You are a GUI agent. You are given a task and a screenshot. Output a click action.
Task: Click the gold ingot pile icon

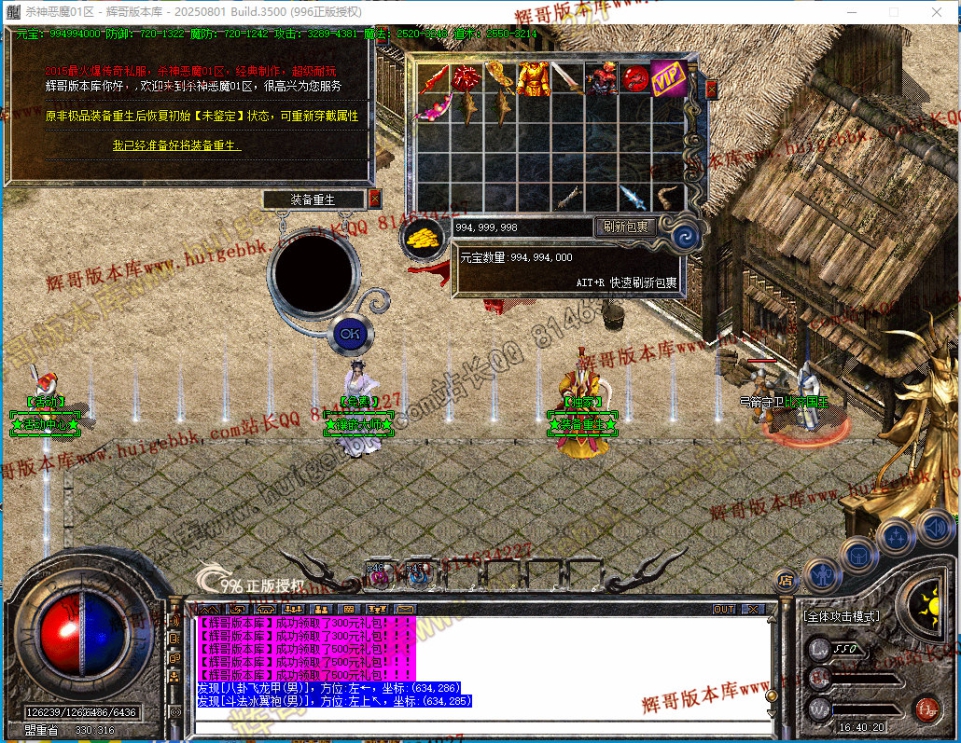pyautogui.click(x=423, y=238)
